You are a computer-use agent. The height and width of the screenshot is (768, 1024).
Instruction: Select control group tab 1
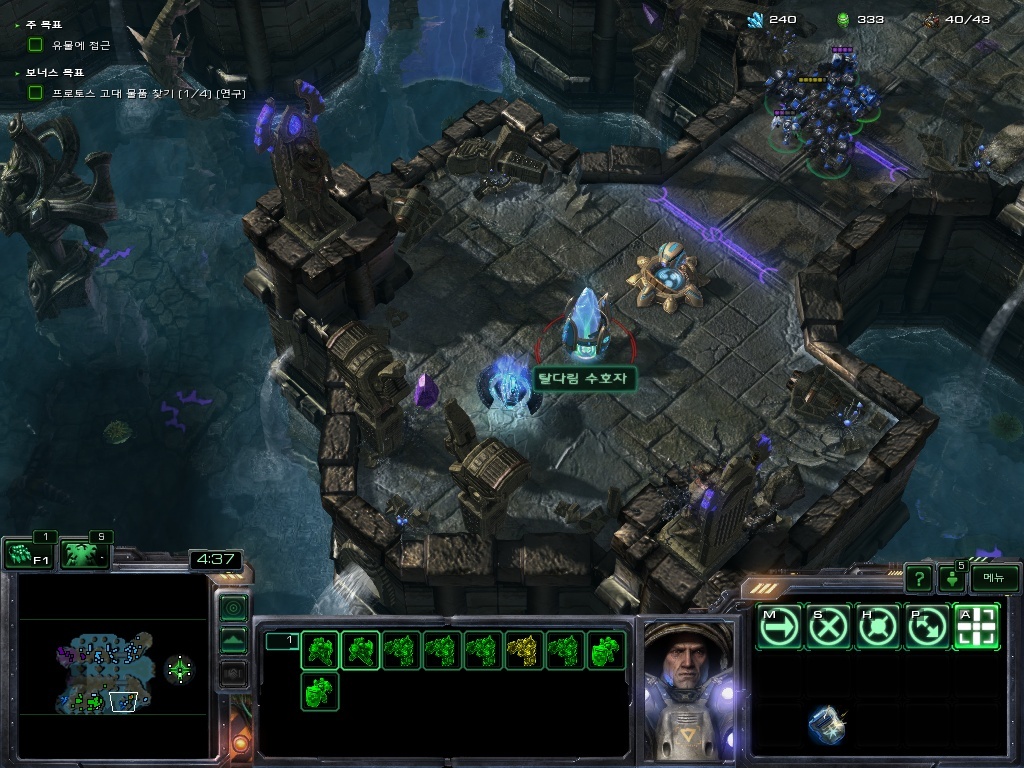pos(283,641)
